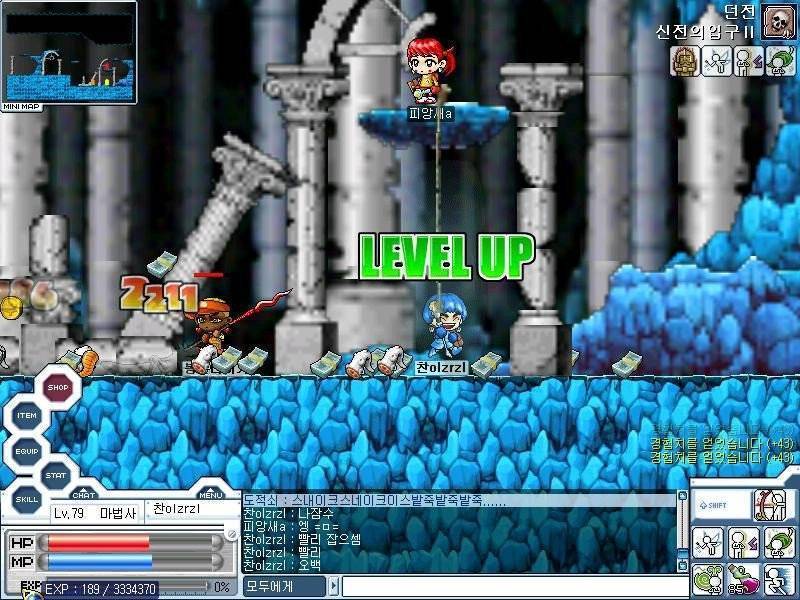Click the chat log scrollbar
The height and width of the screenshot is (600, 800).
pos(683,530)
